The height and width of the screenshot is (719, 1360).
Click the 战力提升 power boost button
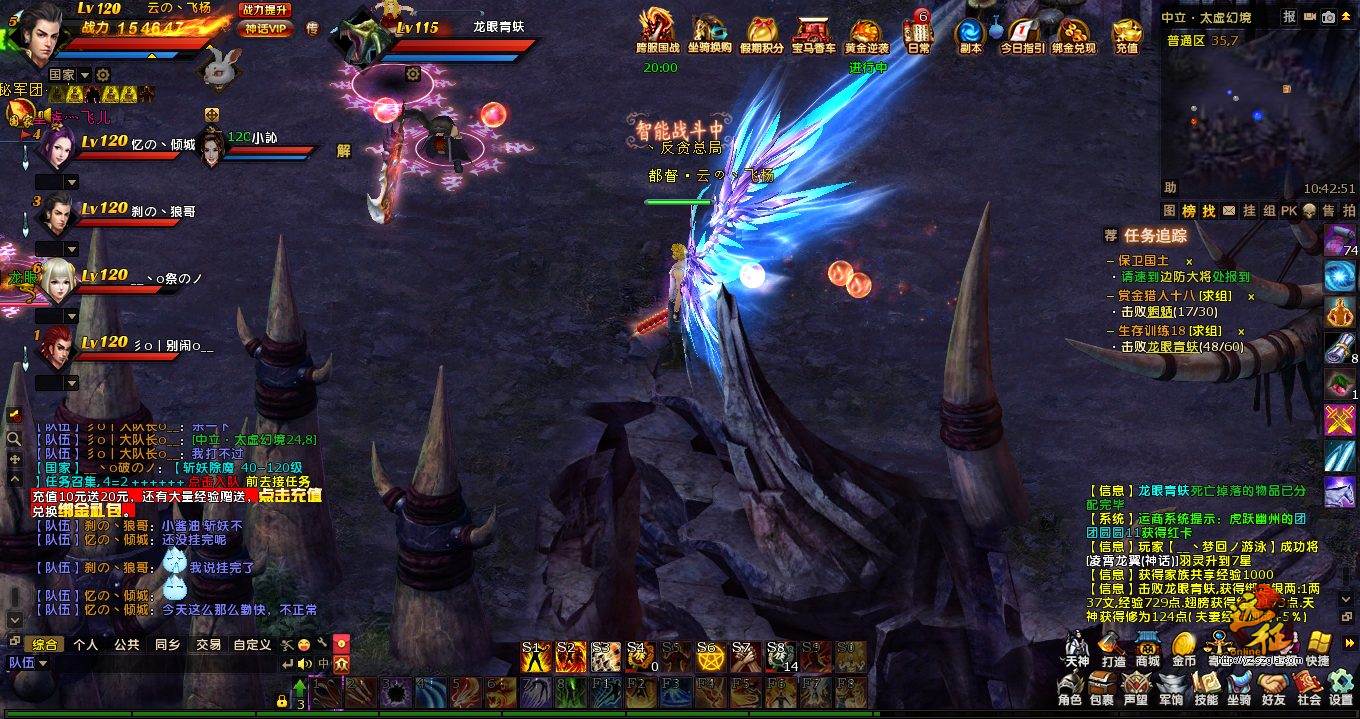pyautogui.click(x=265, y=9)
